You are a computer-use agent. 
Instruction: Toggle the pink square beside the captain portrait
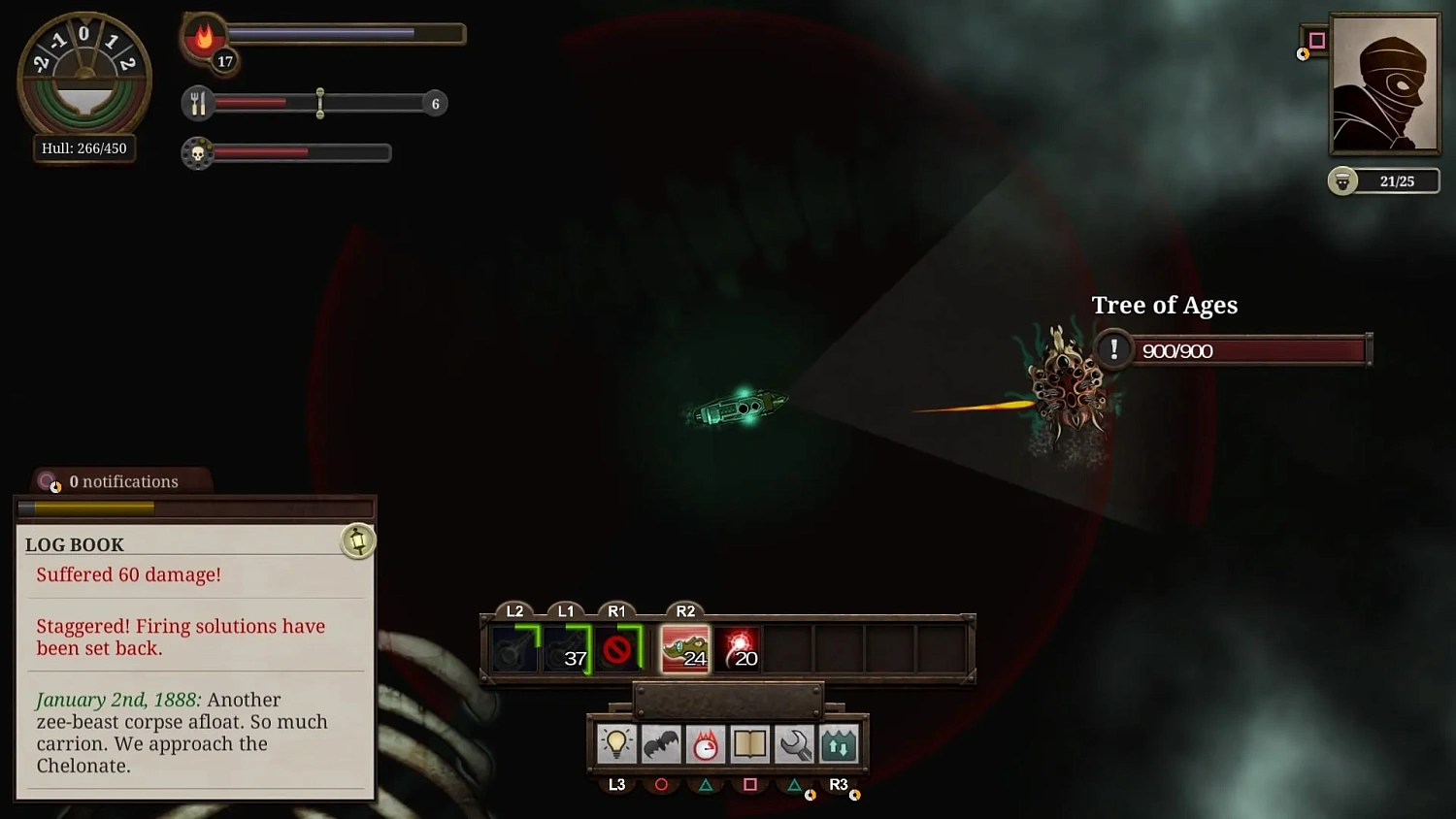click(x=1315, y=40)
